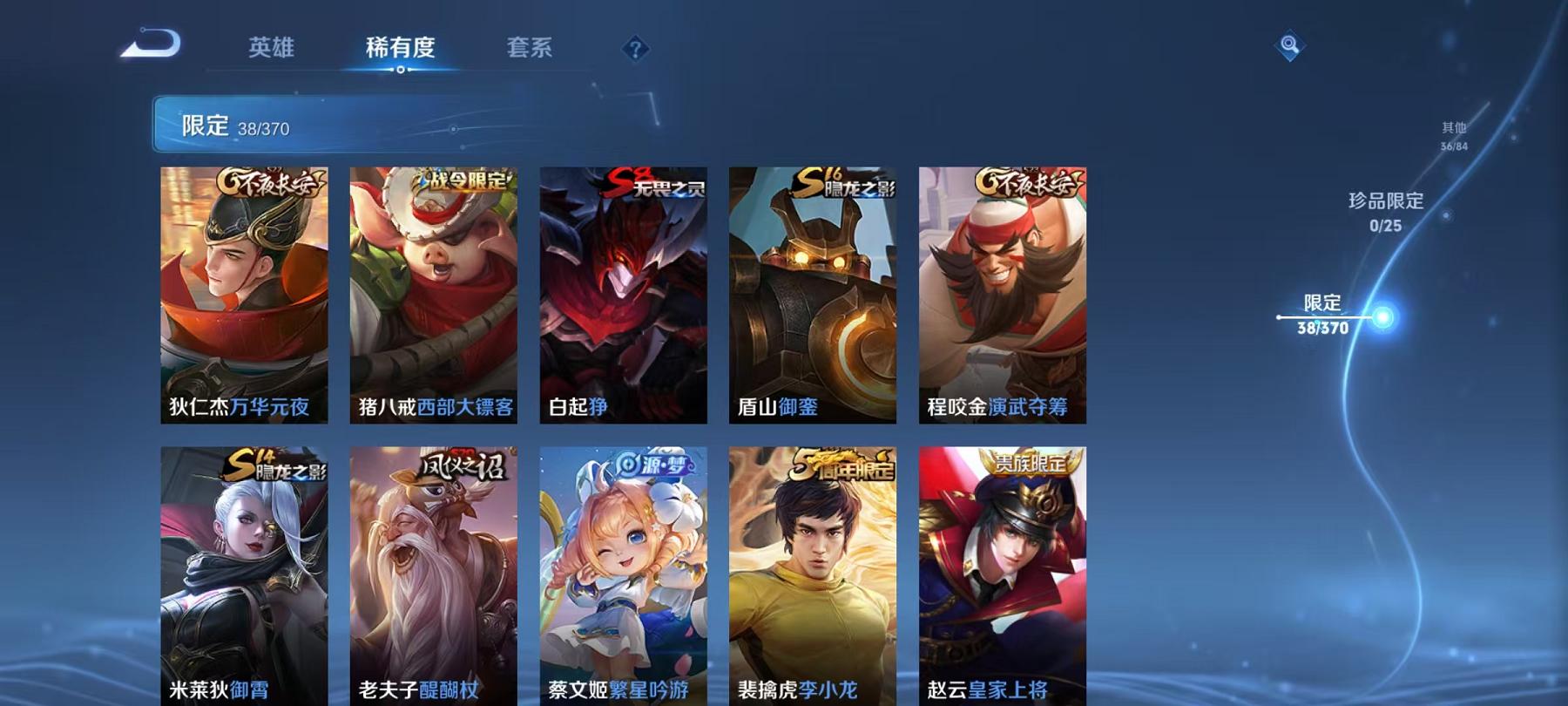This screenshot has height=706, width=1568.
Task: Select the 白起 狰 skin
Action: (x=625, y=292)
